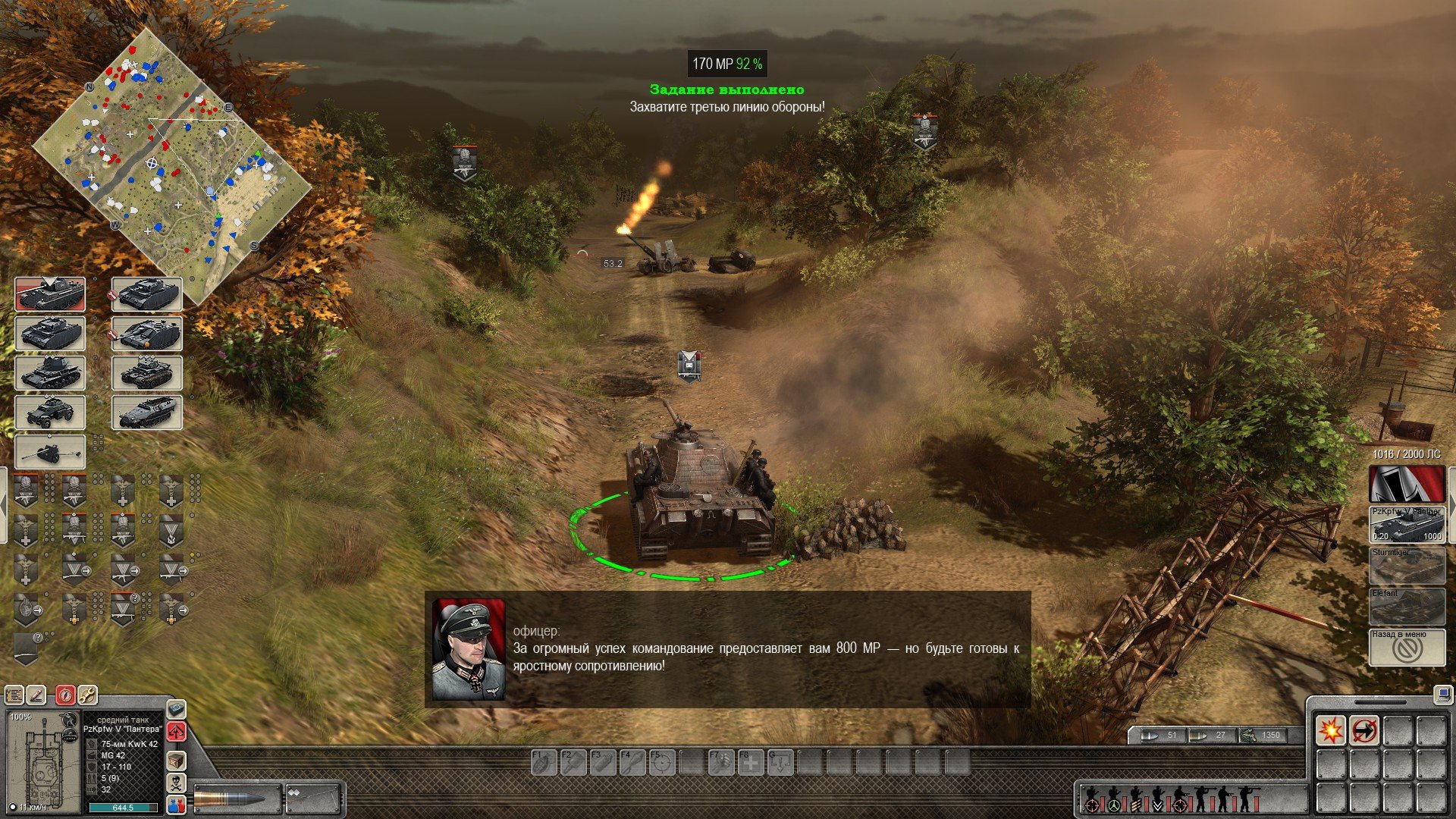Toggle the red compass button
The width and height of the screenshot is (1456, 819).
[x=66, y=695]
